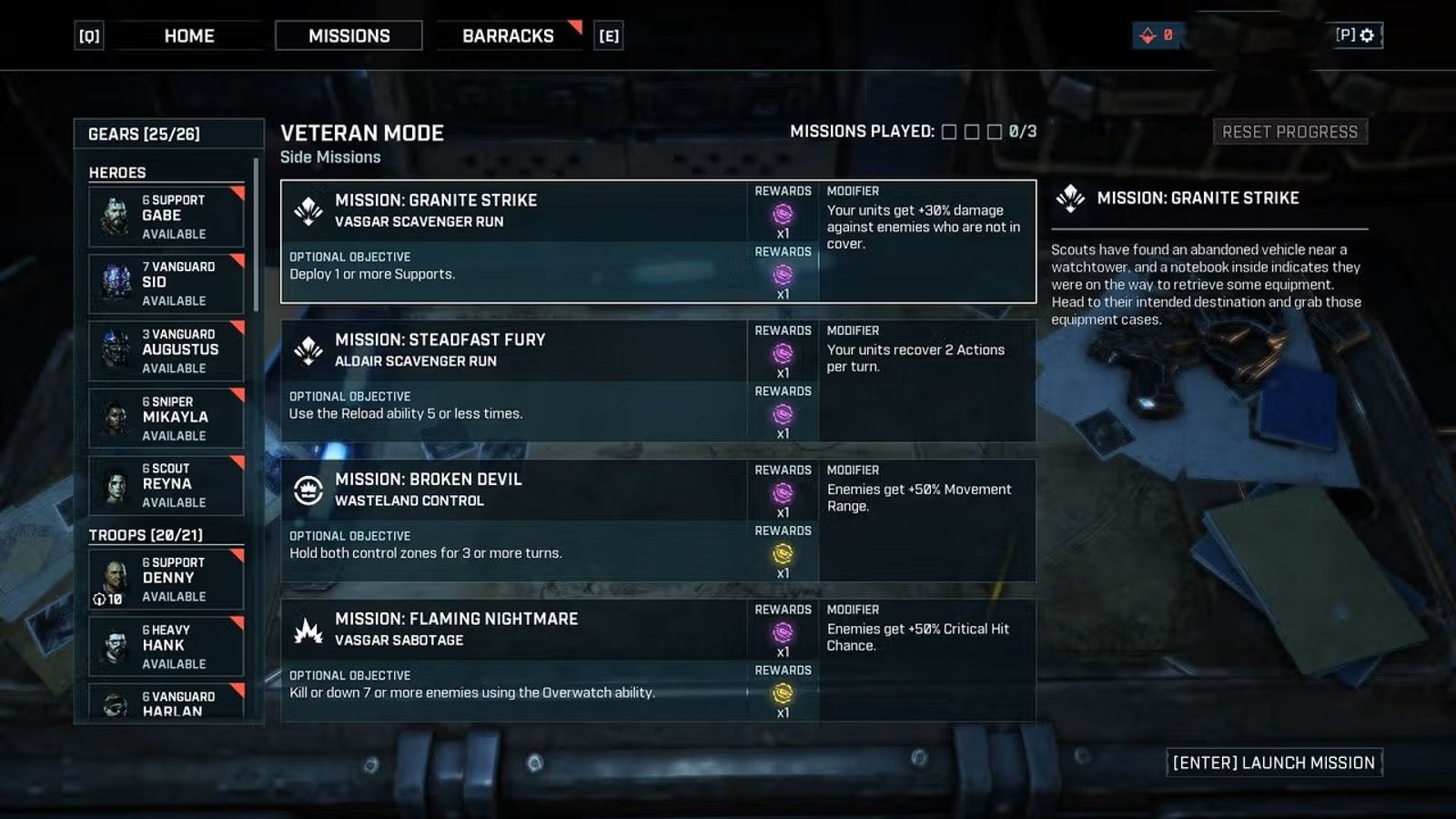
Task: Select scout Reyna
Action: coord(167,484)
